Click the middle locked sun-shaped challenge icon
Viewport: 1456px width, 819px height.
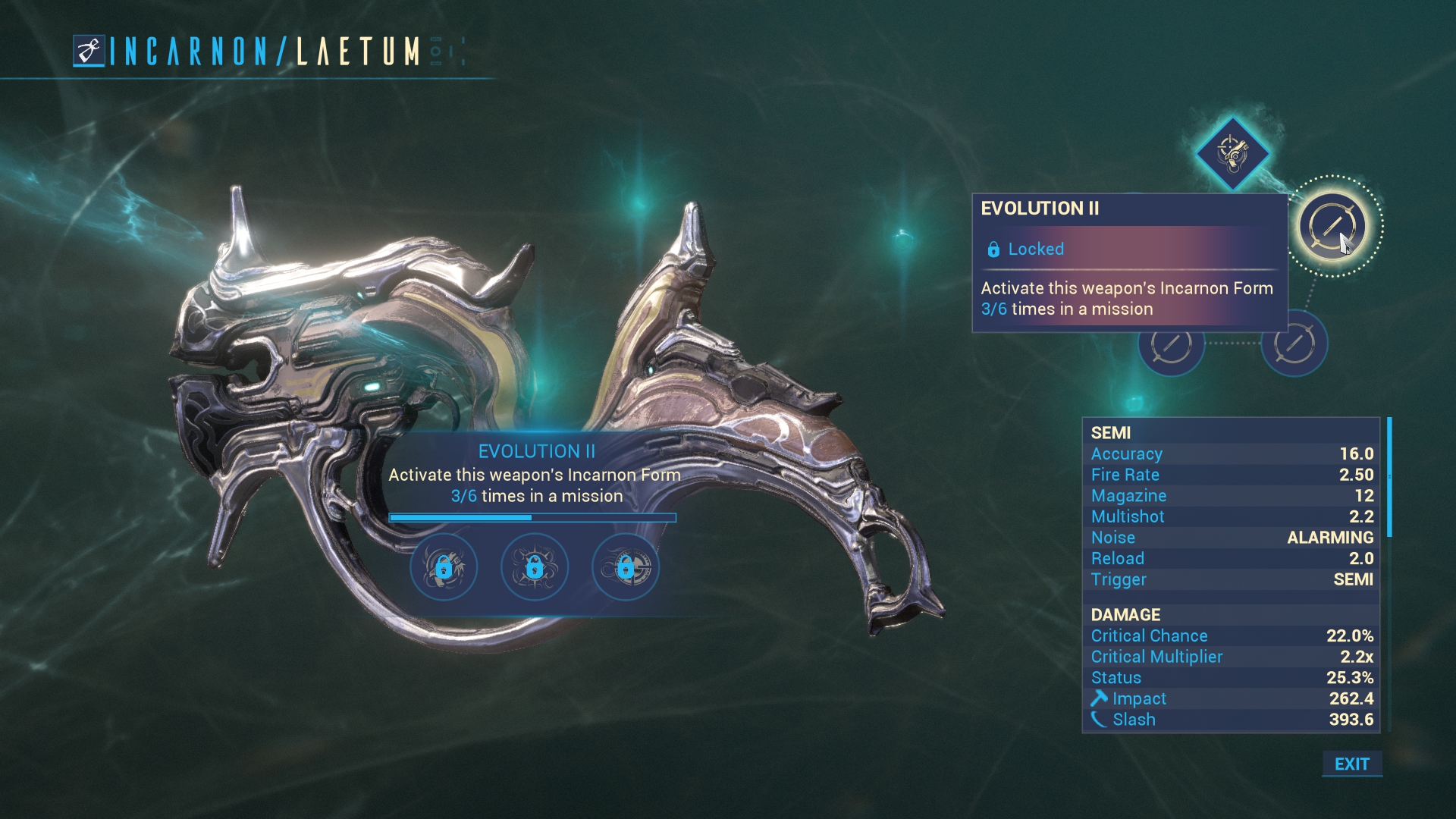(535, 567)
